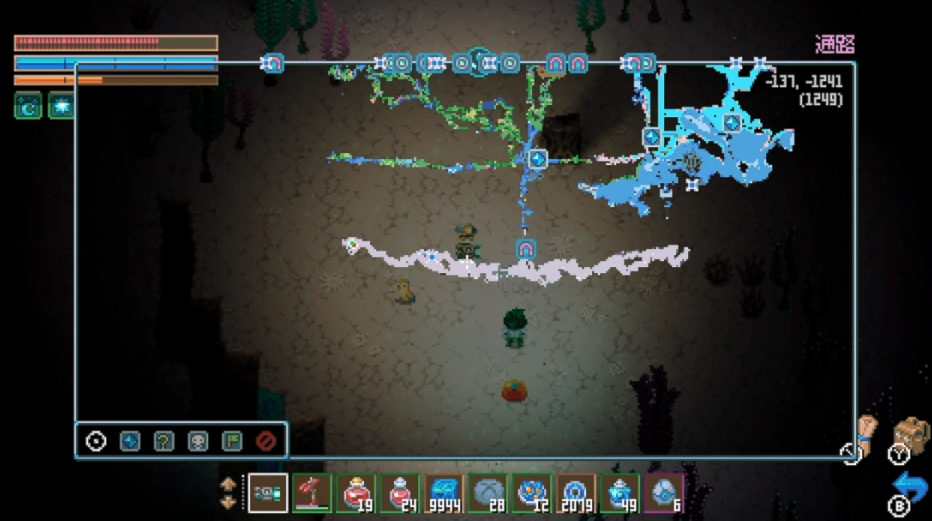Select the first hotbar slot with the device
The width and height of the screenshot is (932, 521).
click(267, 493)
